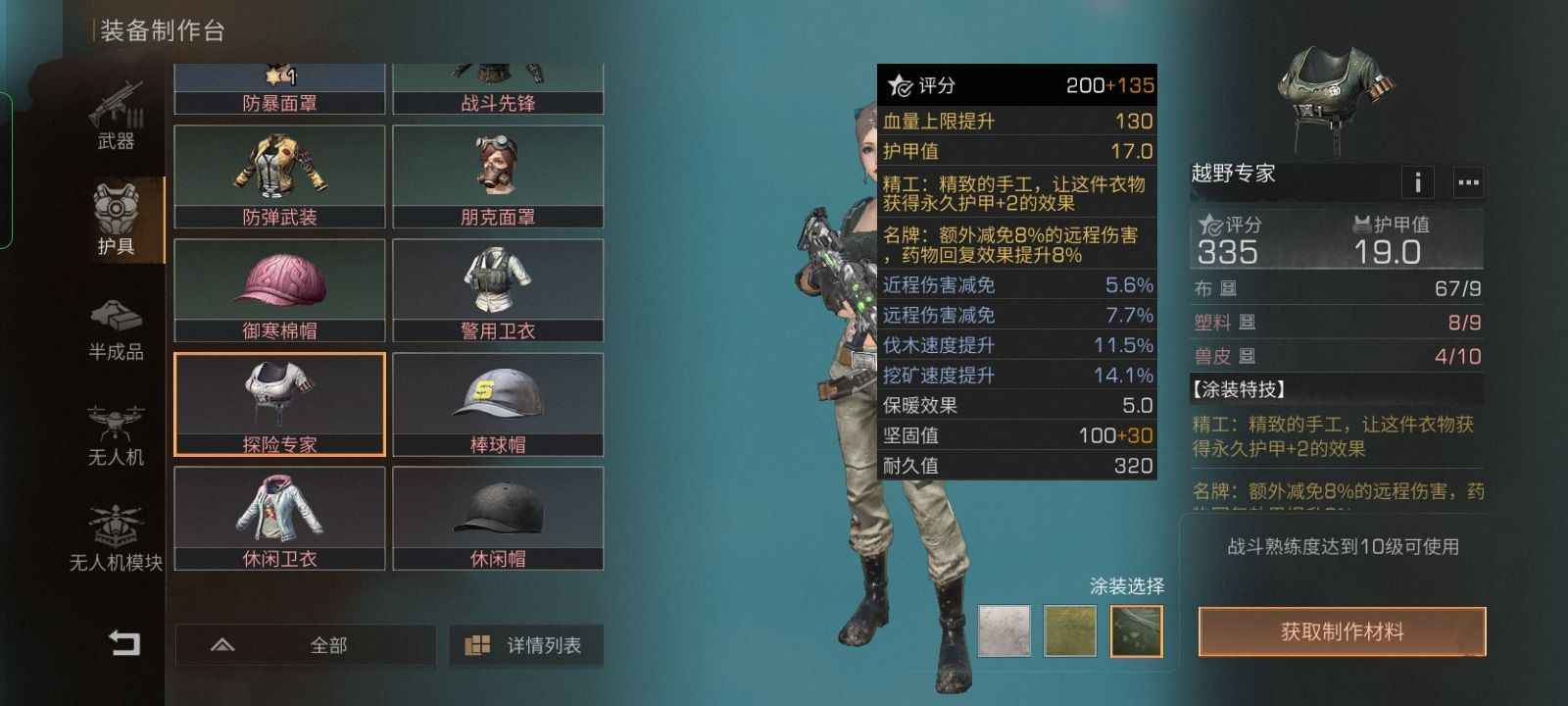Pick the 警用卫衣 vest recipe
The width and height of the screenshot is (1568, 706).
pyautogui.click(x=498, y=290)
